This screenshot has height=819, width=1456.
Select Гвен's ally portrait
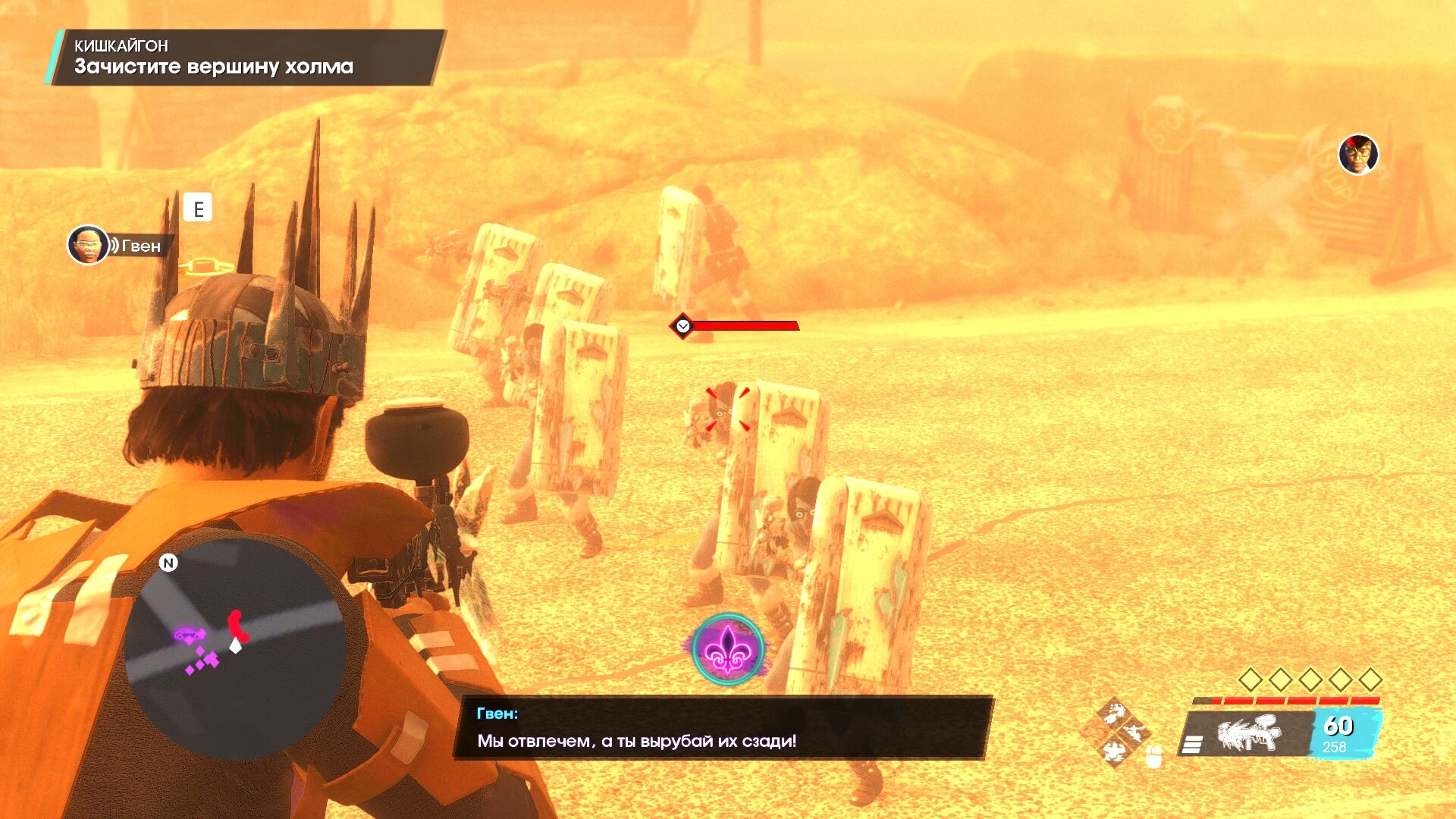pos(87,245)
